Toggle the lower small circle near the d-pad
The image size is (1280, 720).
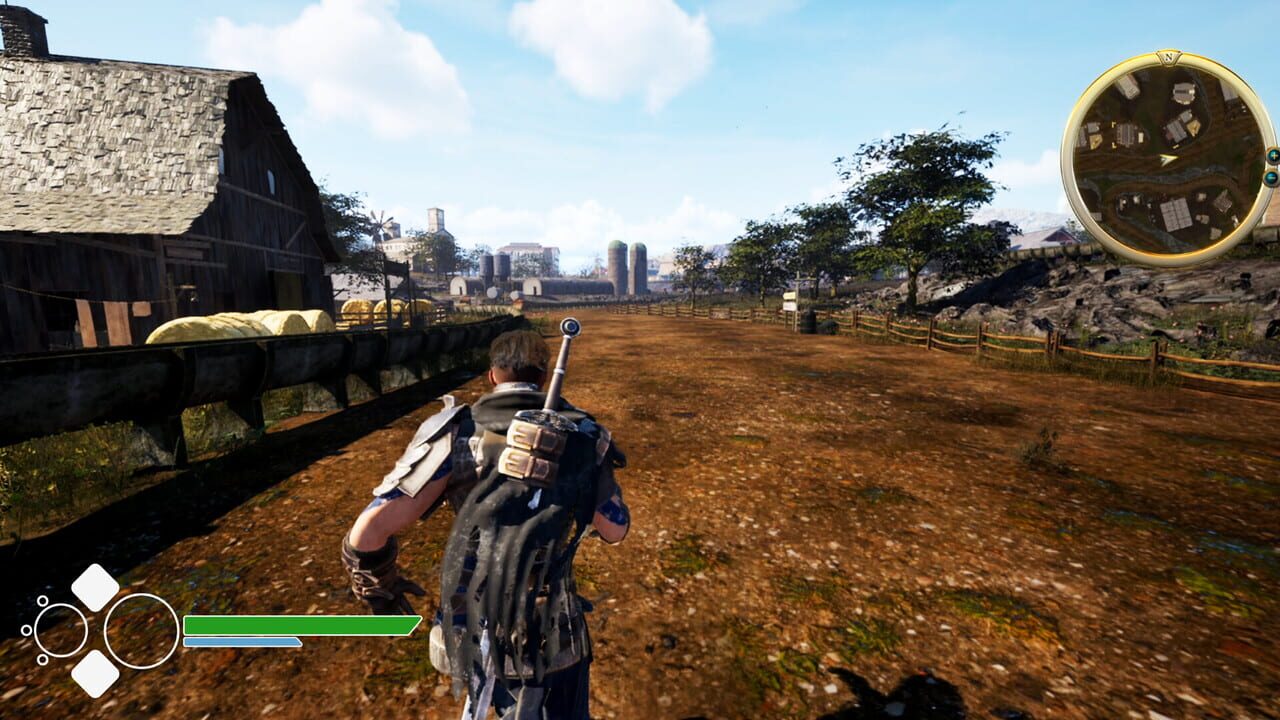point(43,660)
